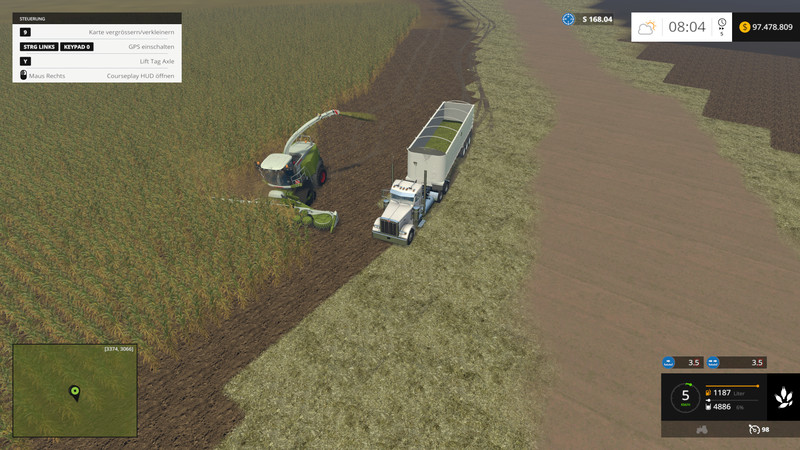Screen dimensions: 800x450
Task: Click the blue GPS compass icon
Action: 569,19
